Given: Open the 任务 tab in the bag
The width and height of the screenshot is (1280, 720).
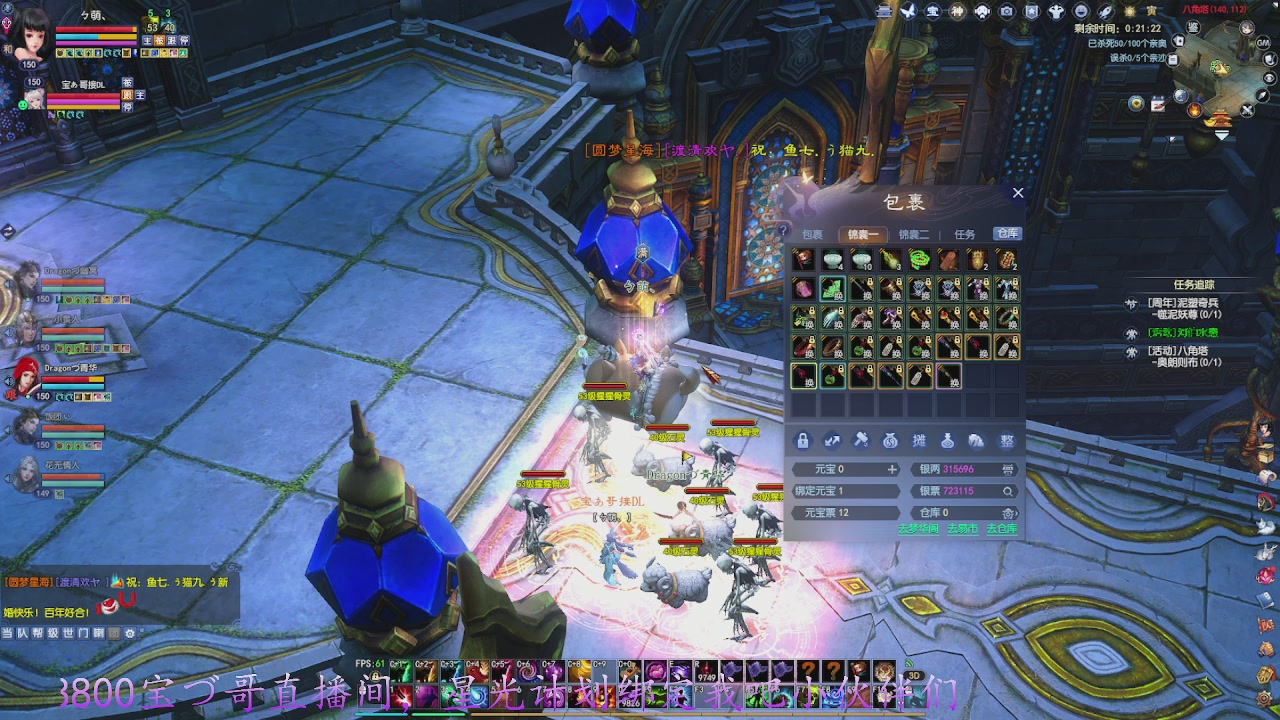Looking at the screenshot, I should pos(964,234).
